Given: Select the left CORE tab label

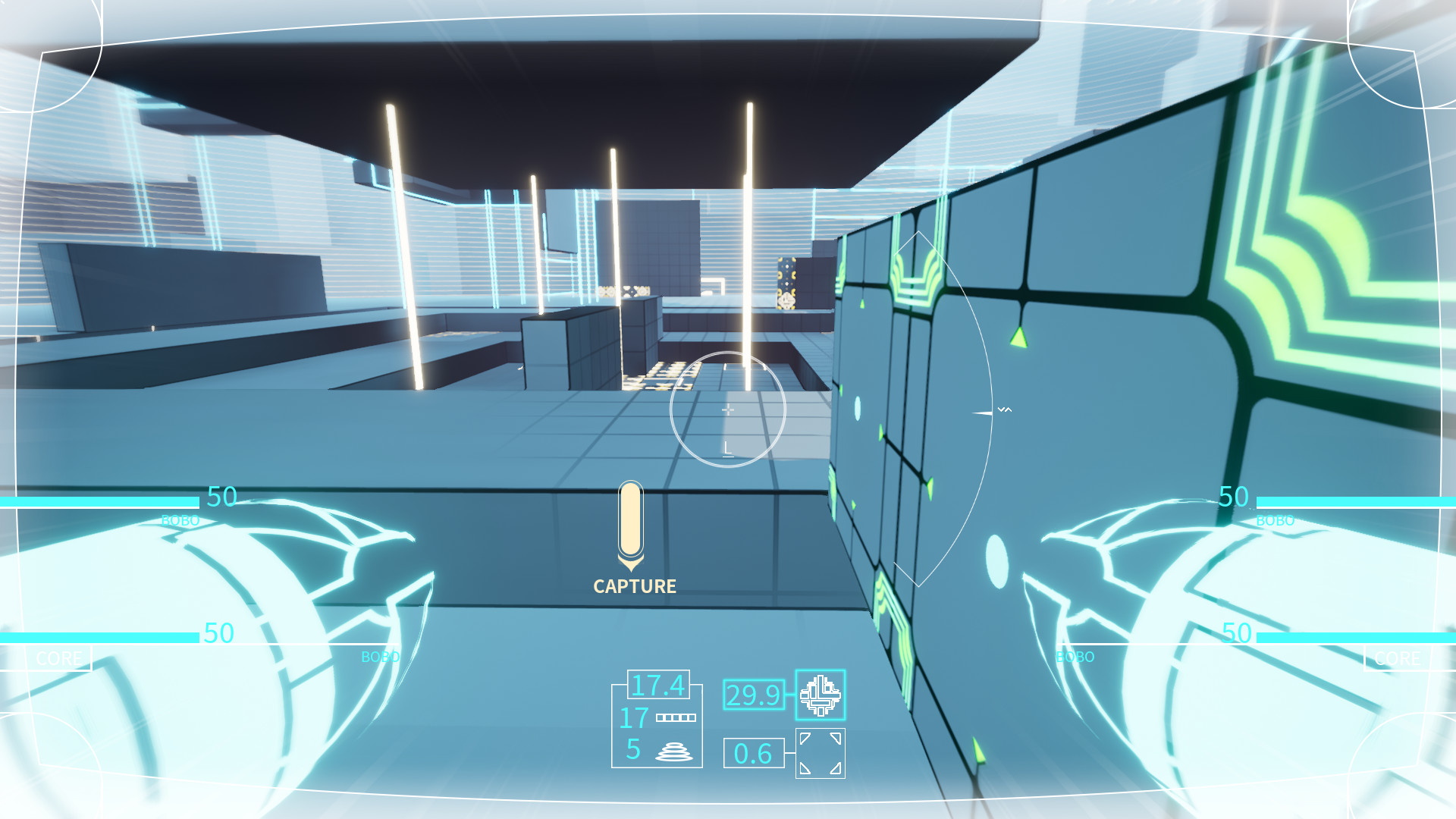Looking at the screenshot, I should 61,658.
